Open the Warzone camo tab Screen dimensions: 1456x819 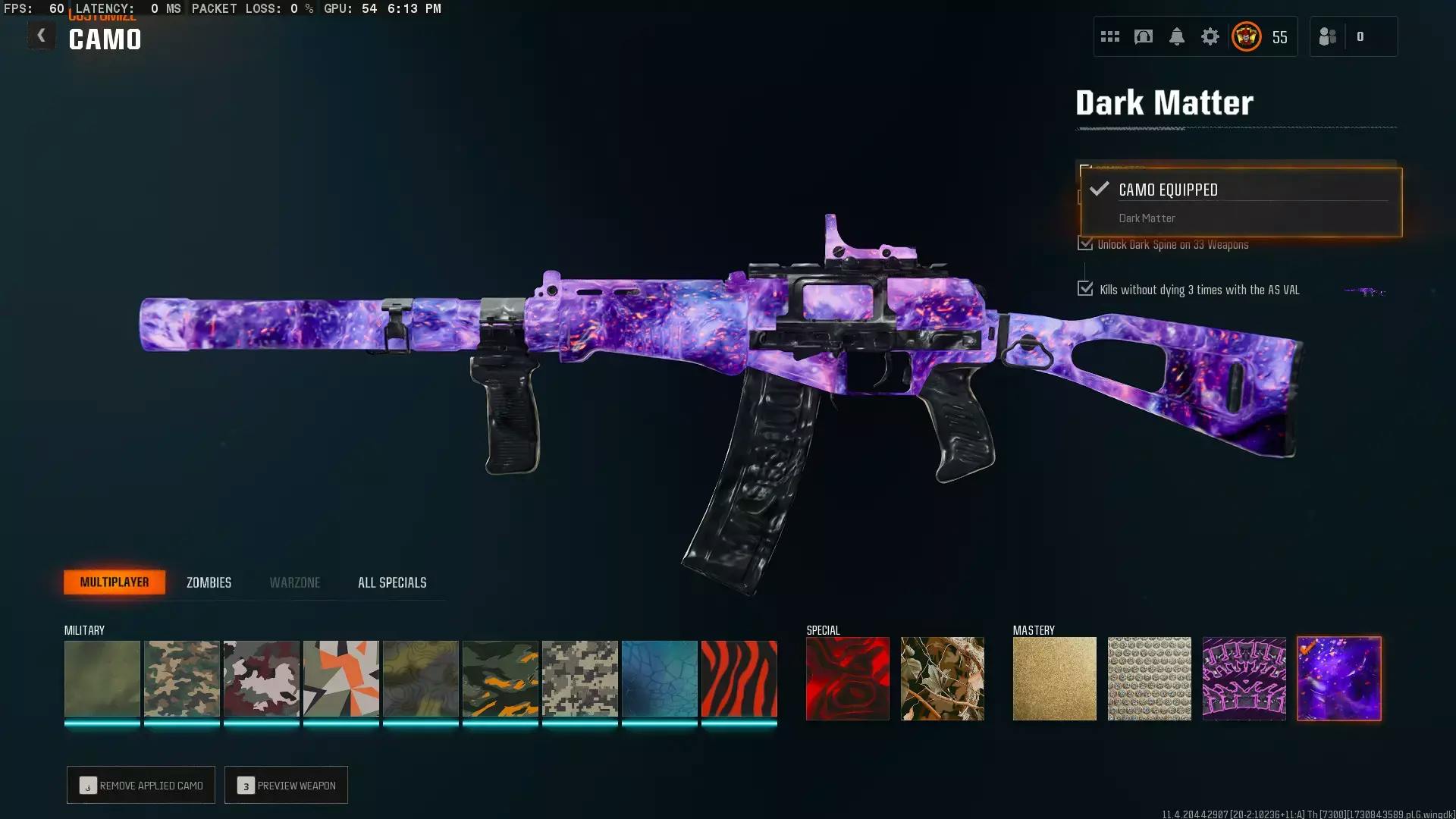pos(295,582)
